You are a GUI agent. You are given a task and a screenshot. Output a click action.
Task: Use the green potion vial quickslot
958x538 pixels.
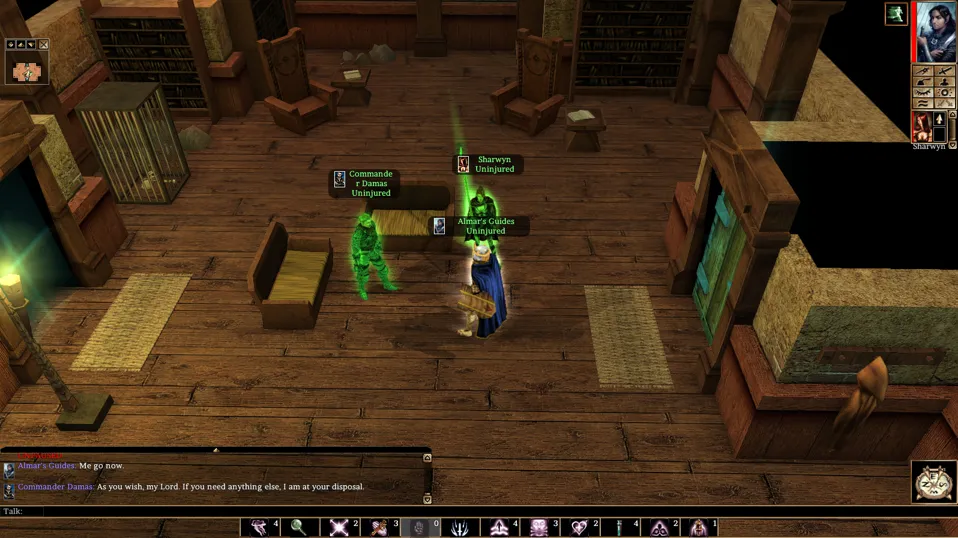pyautogui.click(x=619, y=527)
